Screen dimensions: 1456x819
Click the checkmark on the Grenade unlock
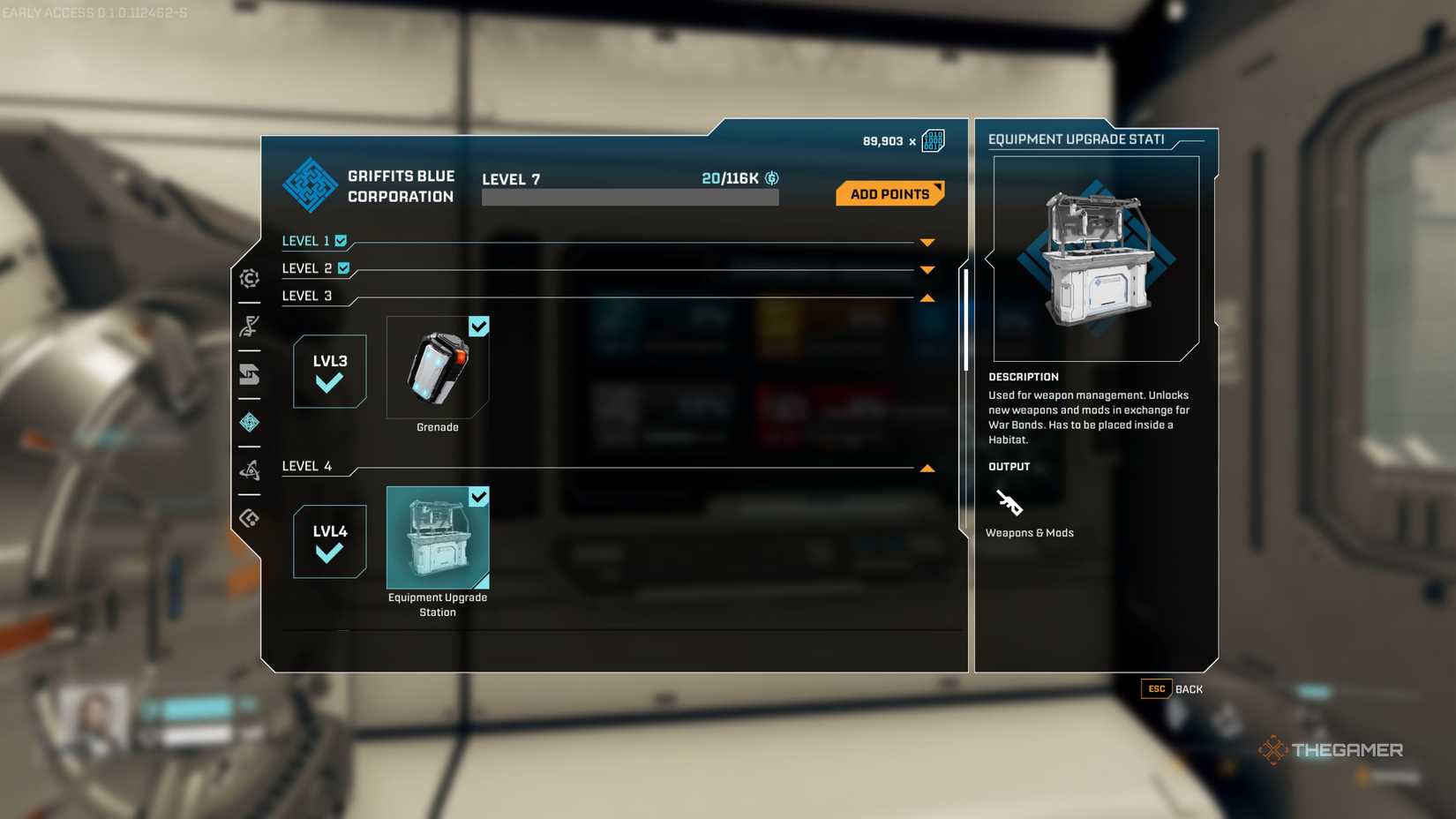pyautogui.click(x=479, y=327)
